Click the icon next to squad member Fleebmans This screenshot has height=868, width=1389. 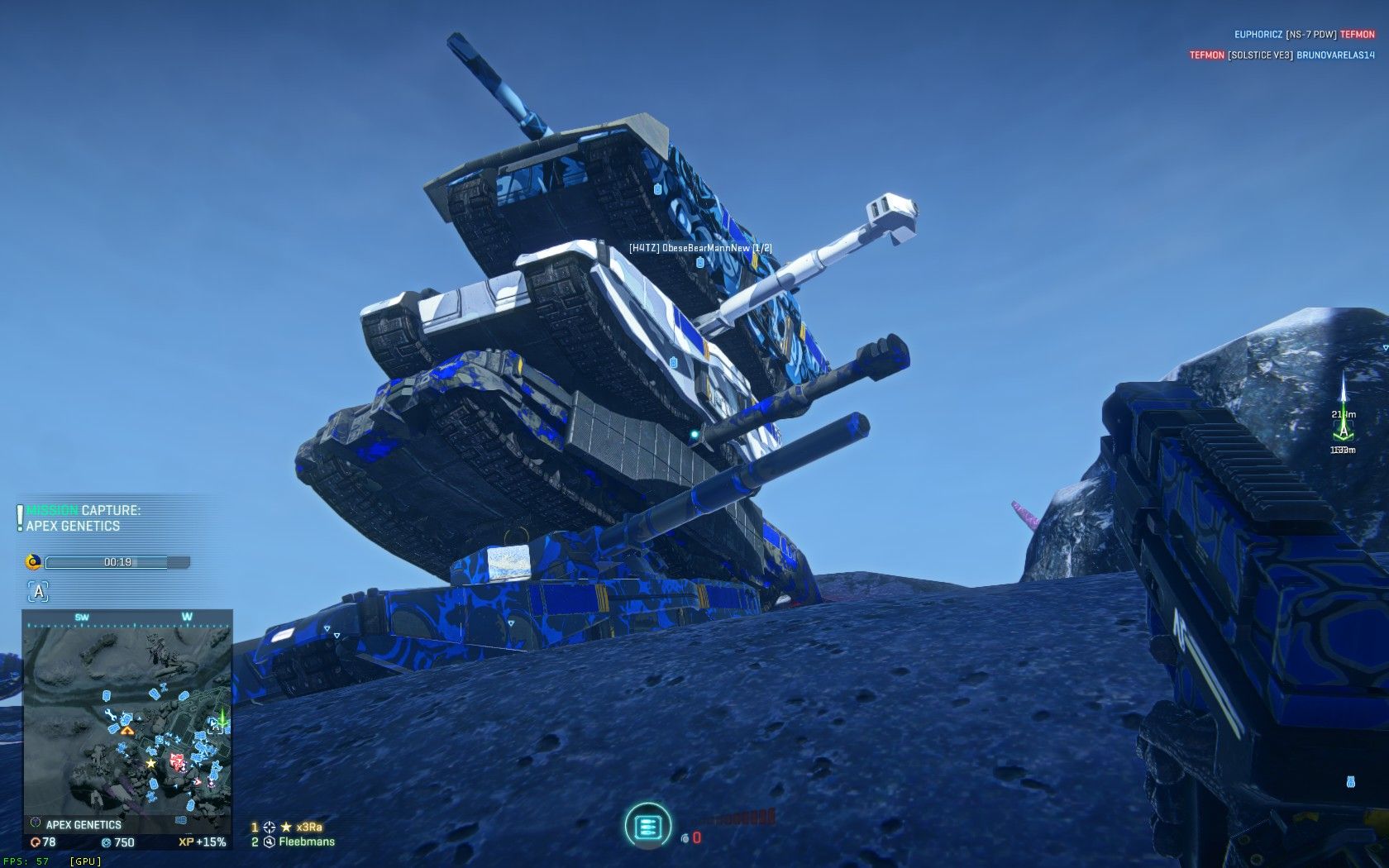click(269, 841)
